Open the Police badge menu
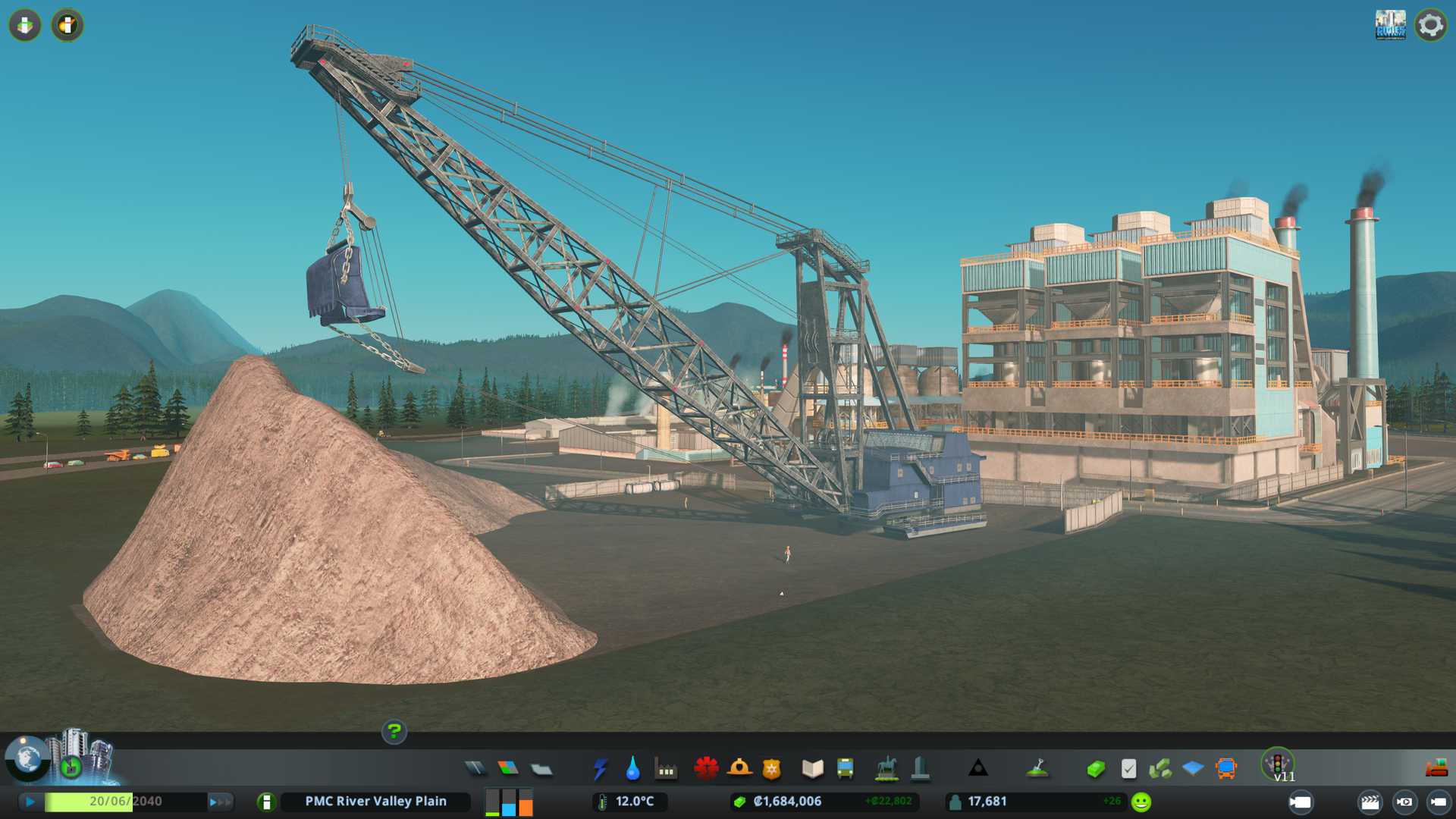This screenshot has width=1456, height=819. pyautogui.click(x=771, y=769)
